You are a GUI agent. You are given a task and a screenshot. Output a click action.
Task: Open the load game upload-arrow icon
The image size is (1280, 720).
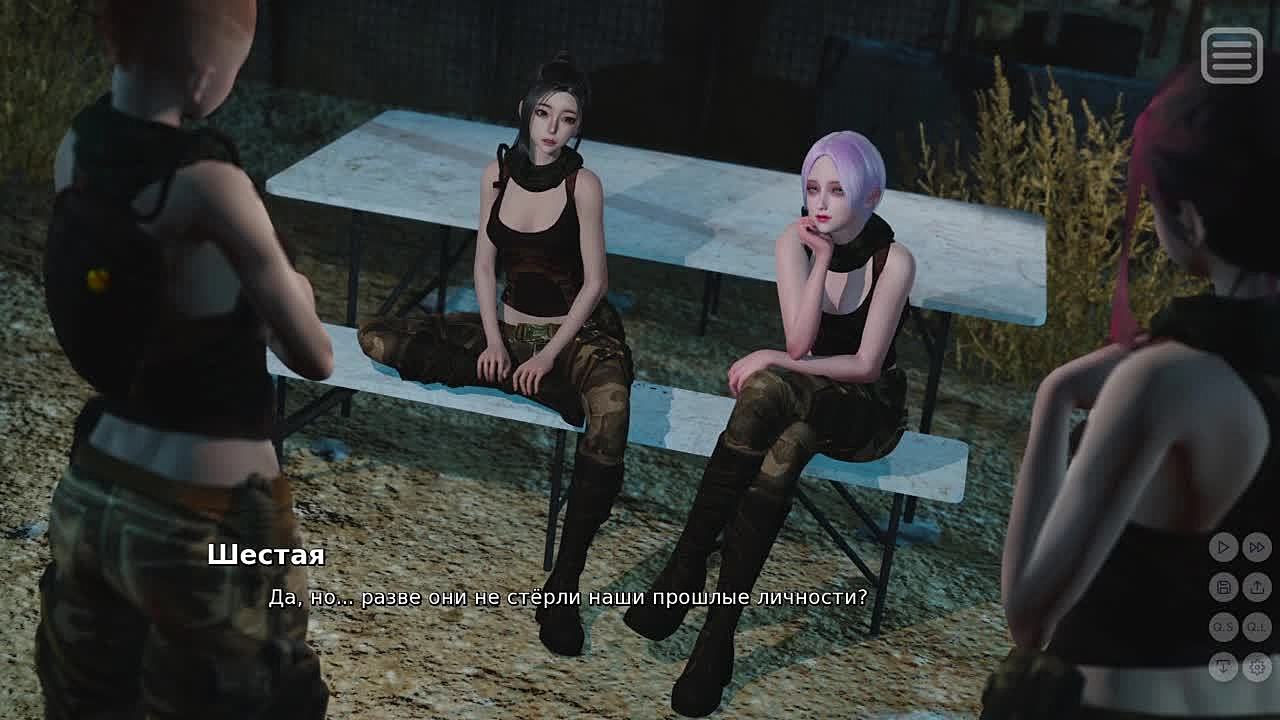pyautogui.click(x=1257, y=587)
